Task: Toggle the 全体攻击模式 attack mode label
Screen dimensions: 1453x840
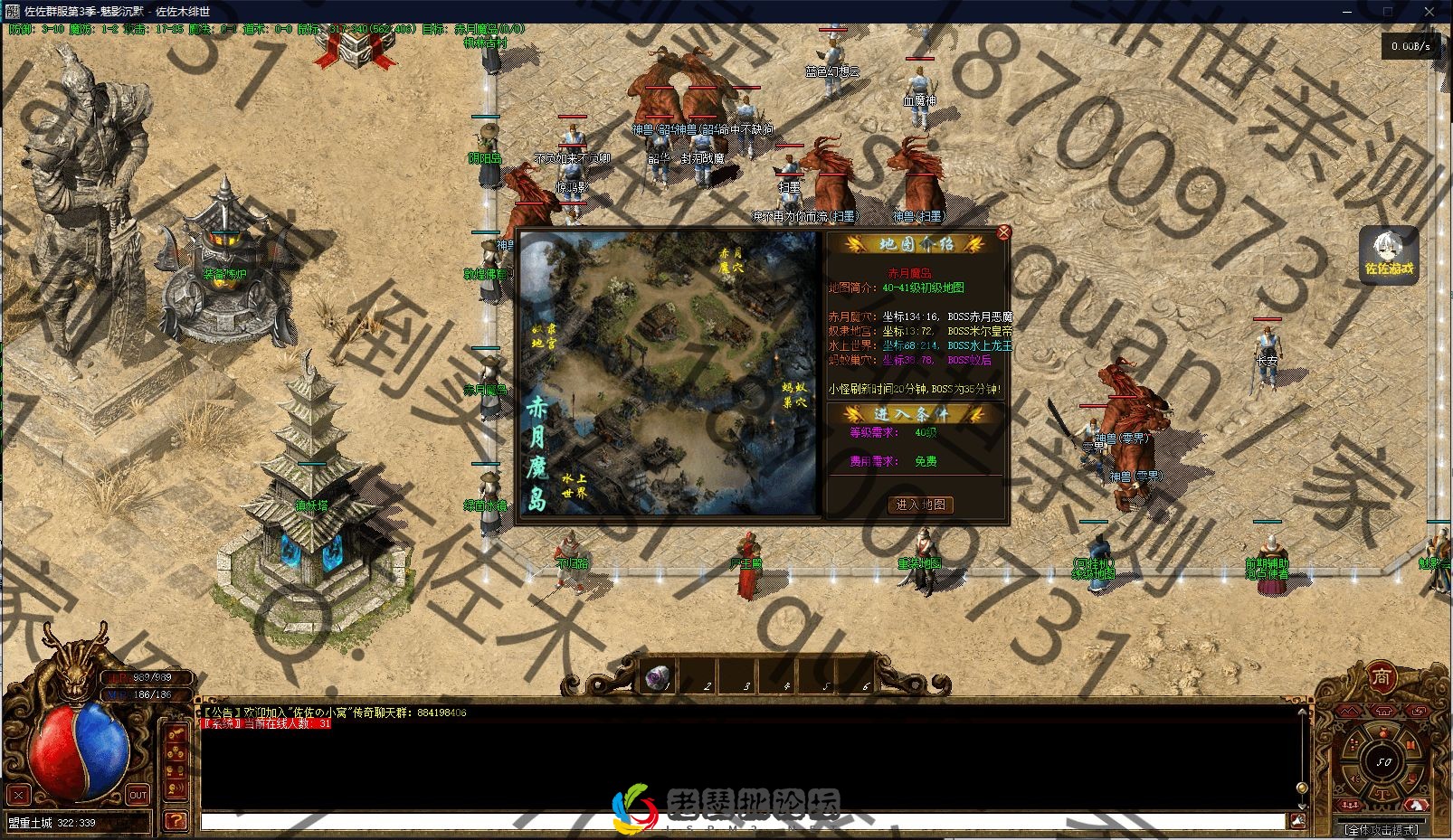Action: click(x=1381, y=828)
